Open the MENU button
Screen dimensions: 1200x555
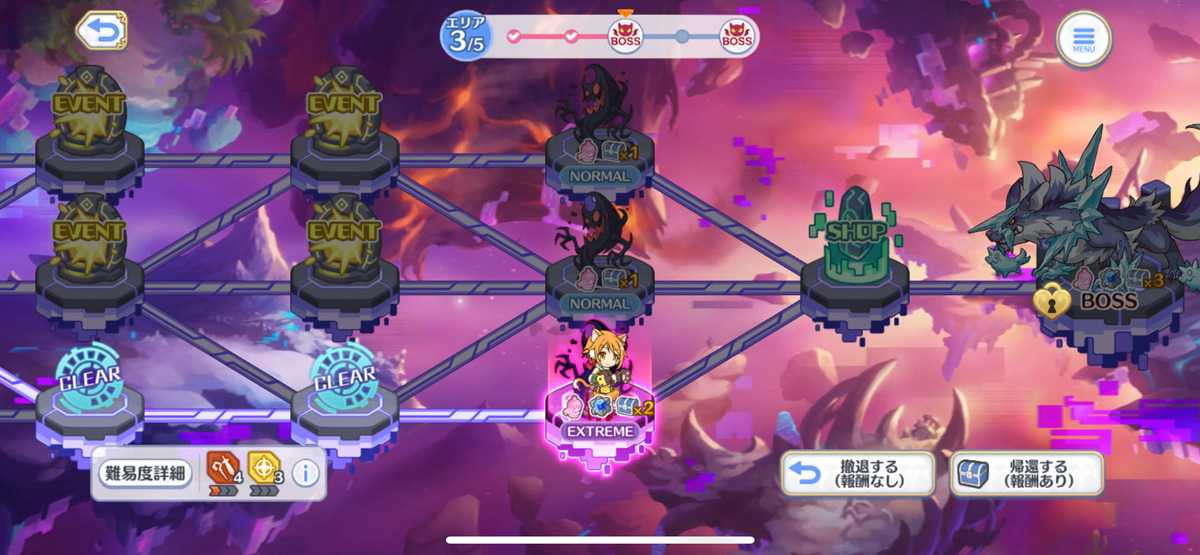[x=1084, y=40]
